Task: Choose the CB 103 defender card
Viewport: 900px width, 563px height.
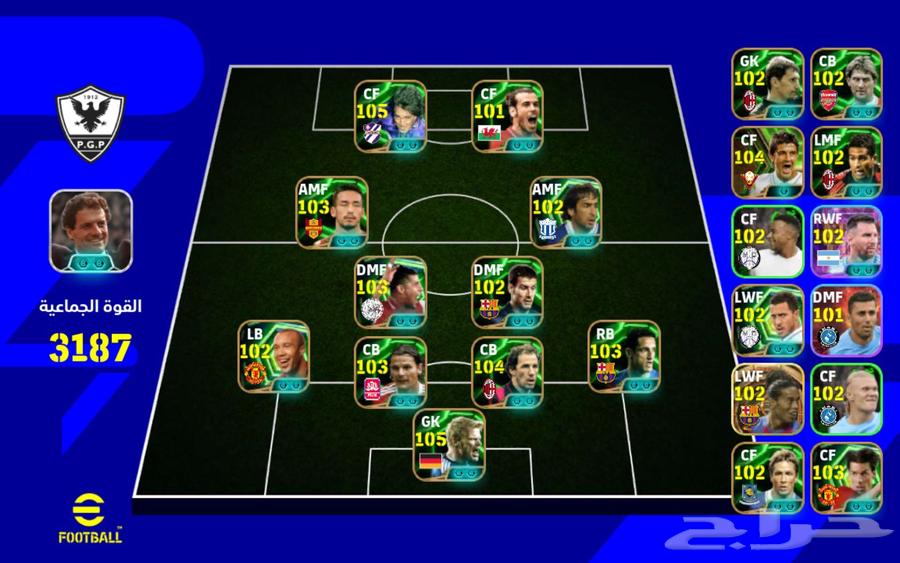Action: (x=390, y=372)
